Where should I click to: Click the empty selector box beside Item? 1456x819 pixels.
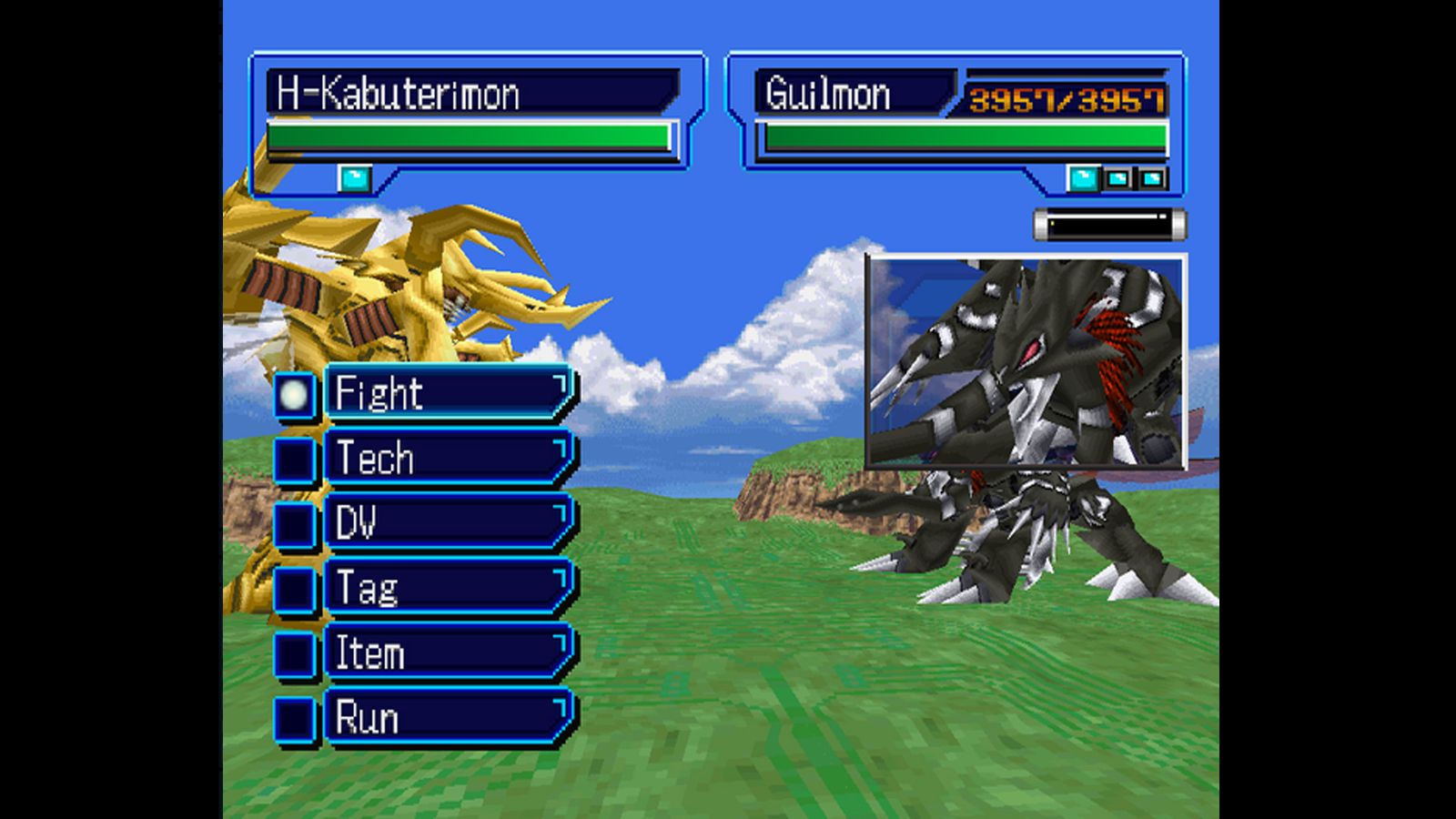pos(293,652)
